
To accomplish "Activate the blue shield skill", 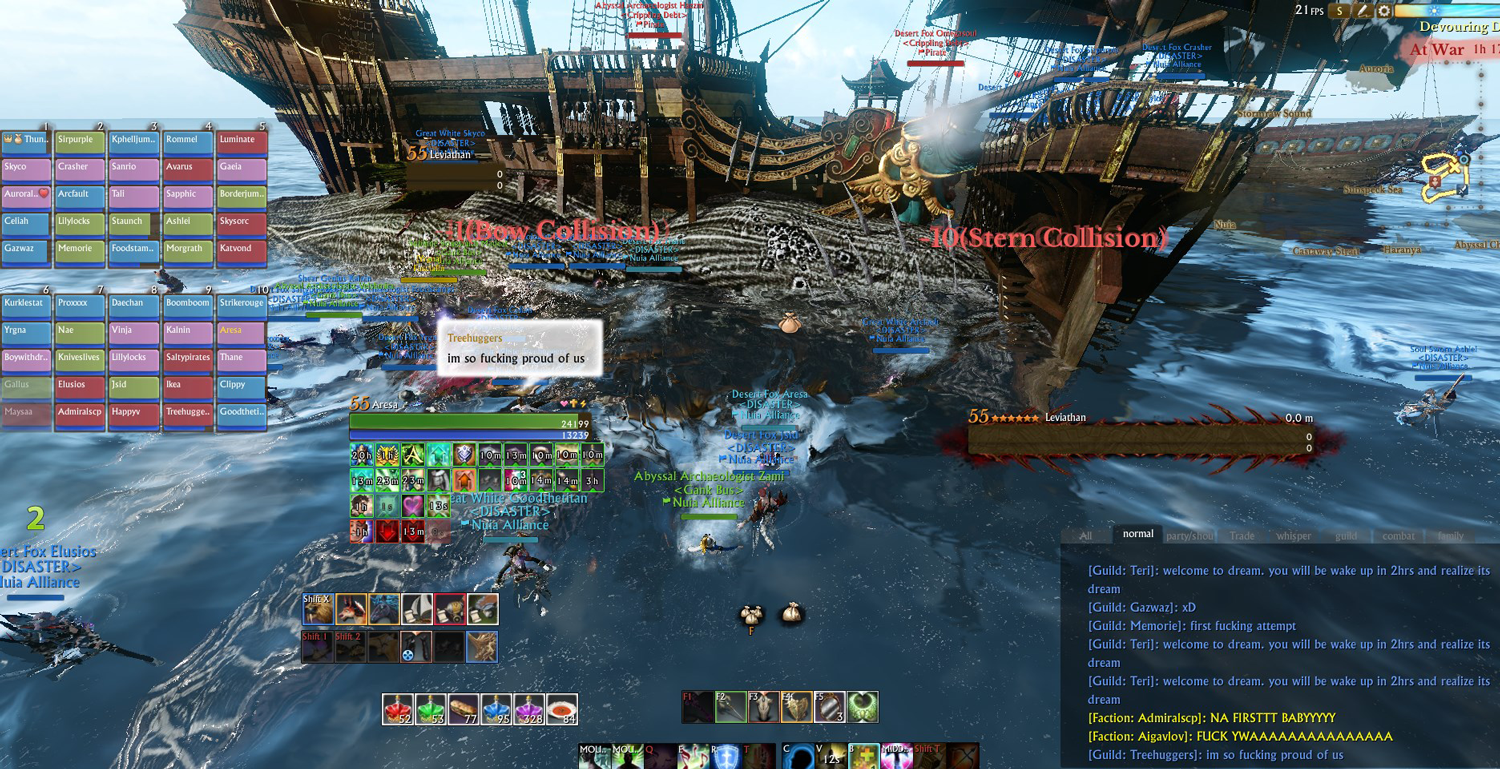I will pos(727,756).
